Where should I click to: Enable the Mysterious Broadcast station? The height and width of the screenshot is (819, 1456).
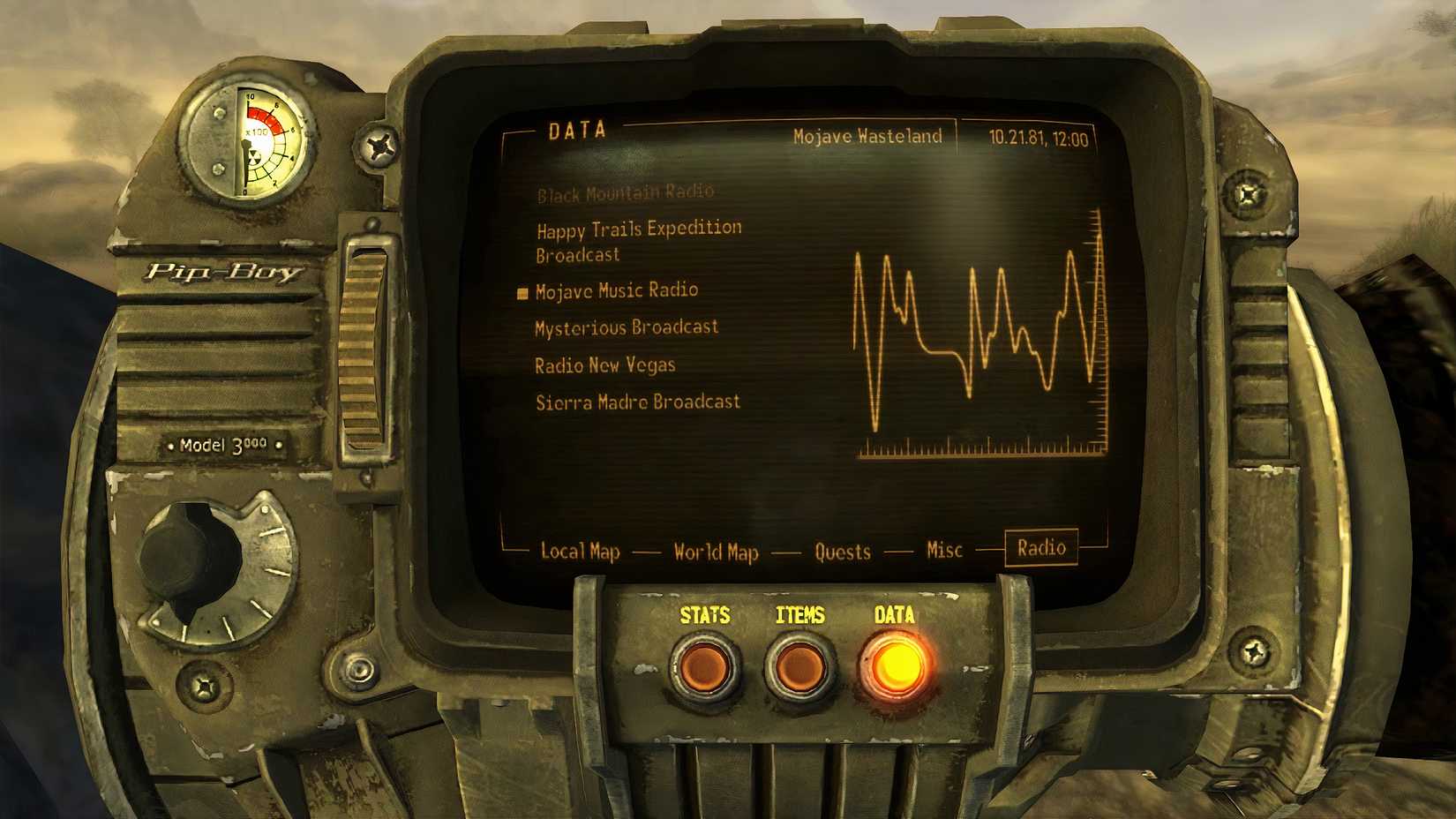click(627, 327)
